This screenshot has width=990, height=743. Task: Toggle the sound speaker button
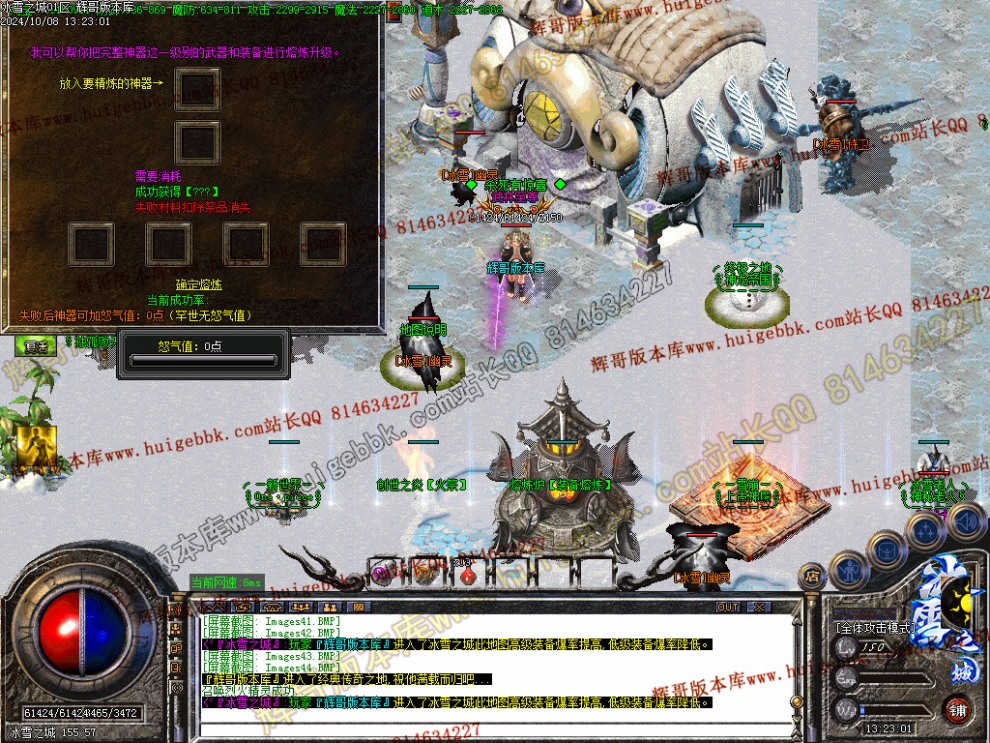point(966,519)
